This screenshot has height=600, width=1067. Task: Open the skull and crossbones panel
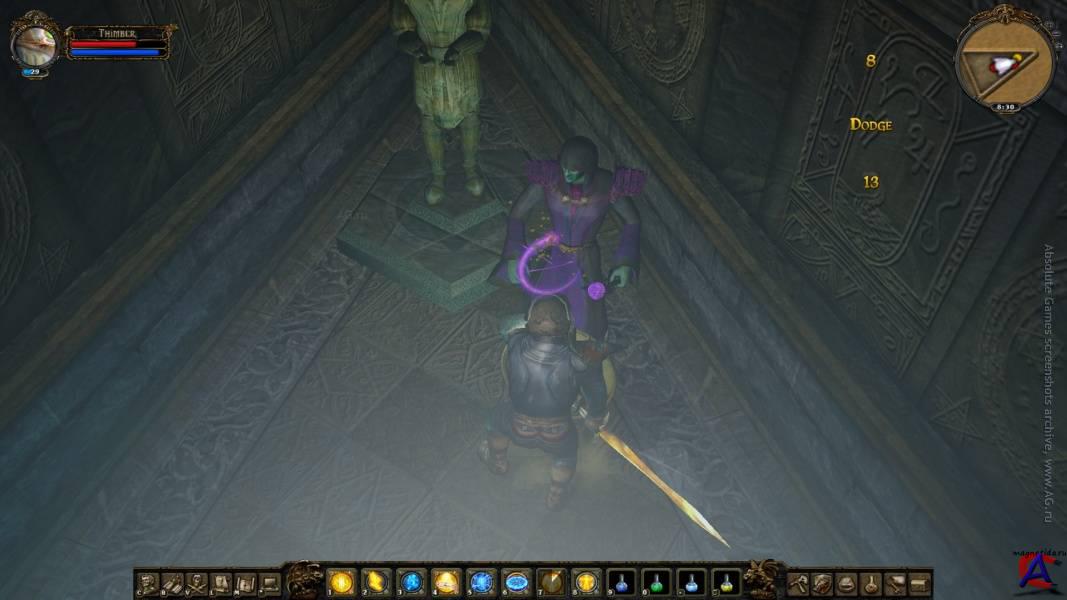pos(196,583)
